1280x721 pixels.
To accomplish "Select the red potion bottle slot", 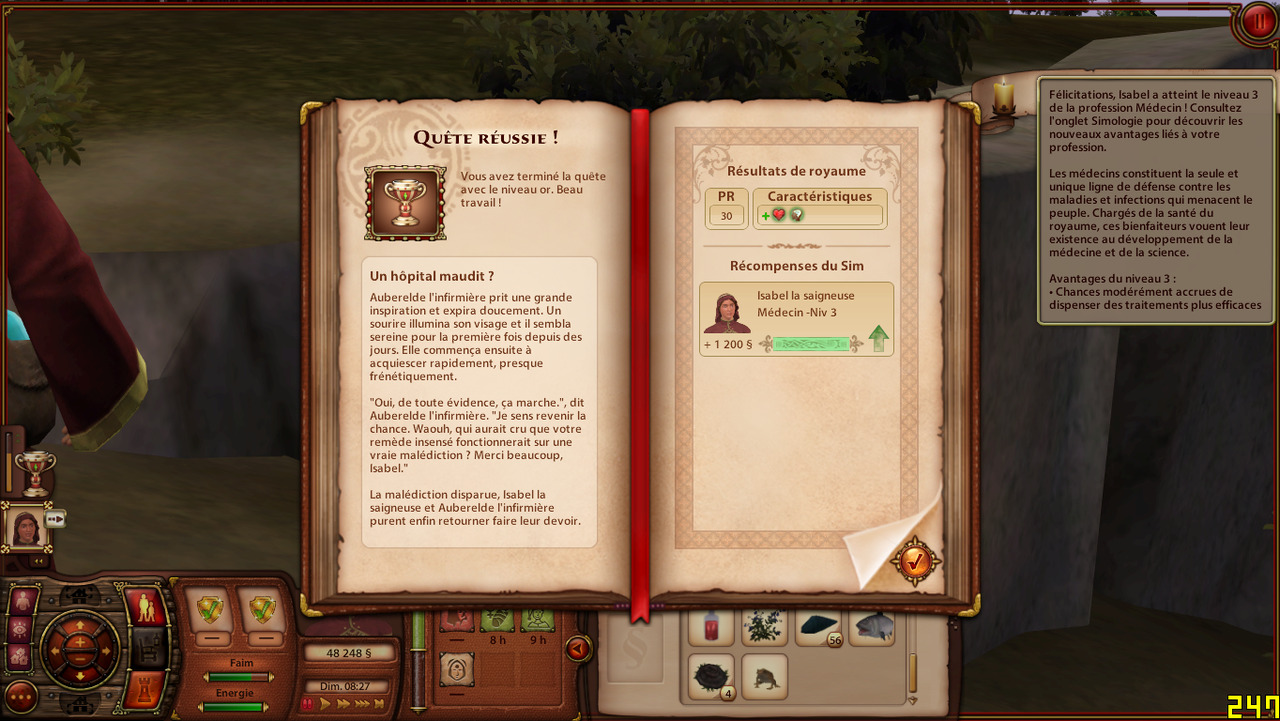I will pos(710,627).
